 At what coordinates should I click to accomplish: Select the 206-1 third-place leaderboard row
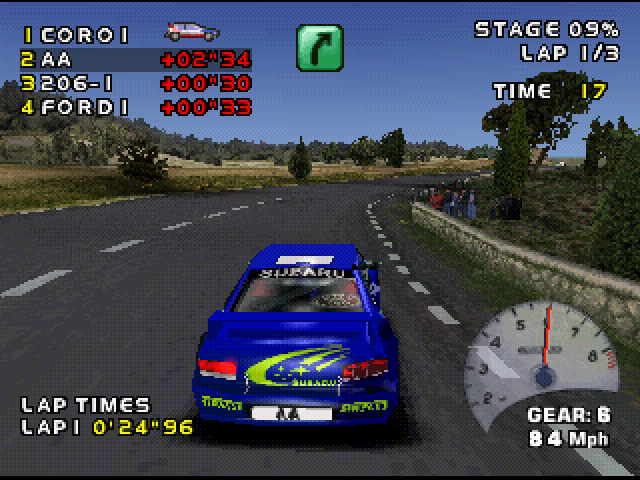pyautogui.click(x=136, y=83)
